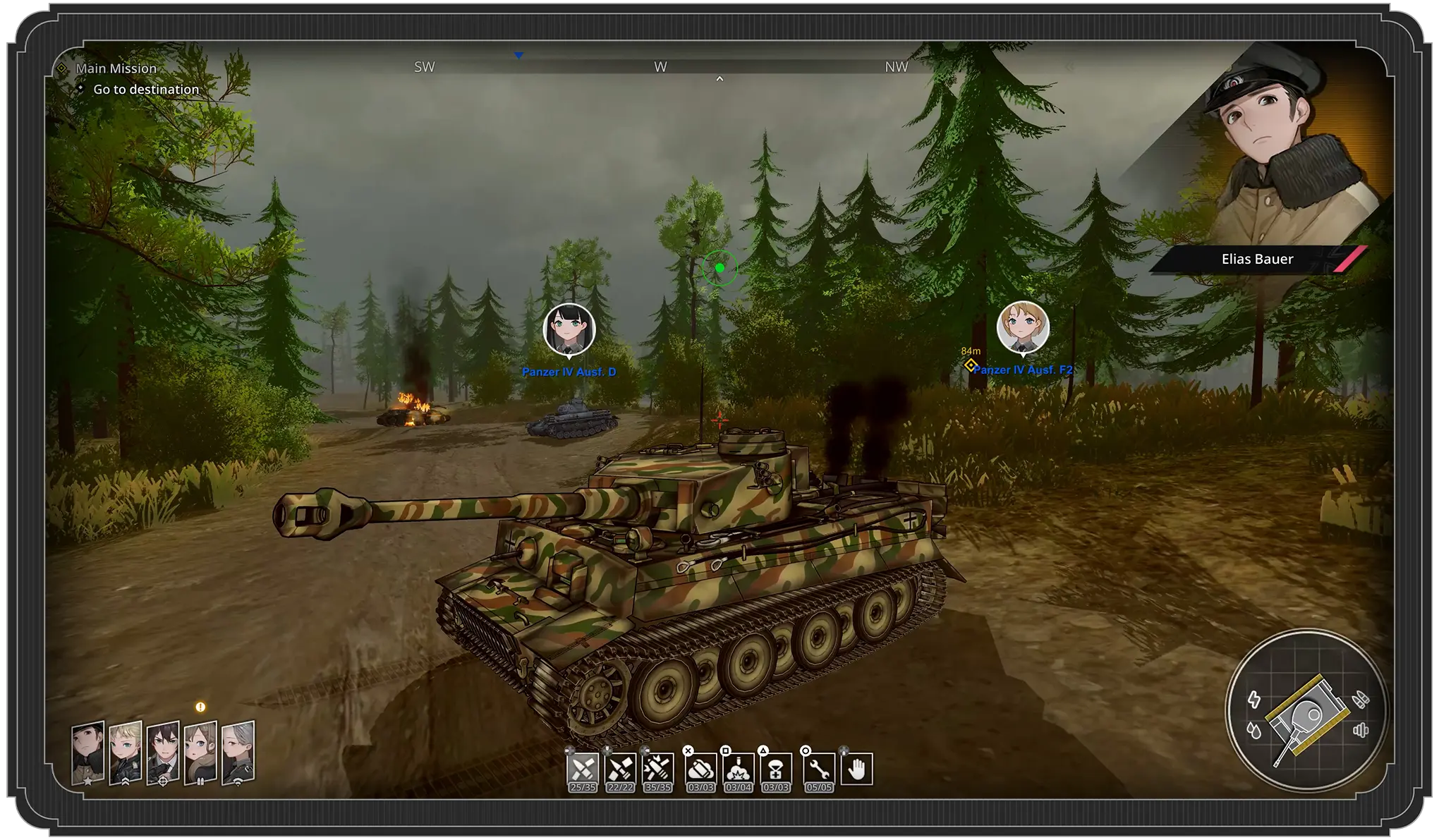Use the wrench repair ability
The width and height of the screenshot is (1439, 840).
tap(819, 769)
